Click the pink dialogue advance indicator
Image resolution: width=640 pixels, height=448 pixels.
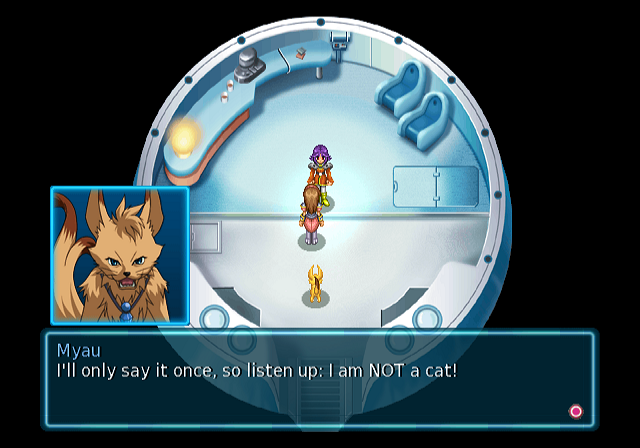575,411
